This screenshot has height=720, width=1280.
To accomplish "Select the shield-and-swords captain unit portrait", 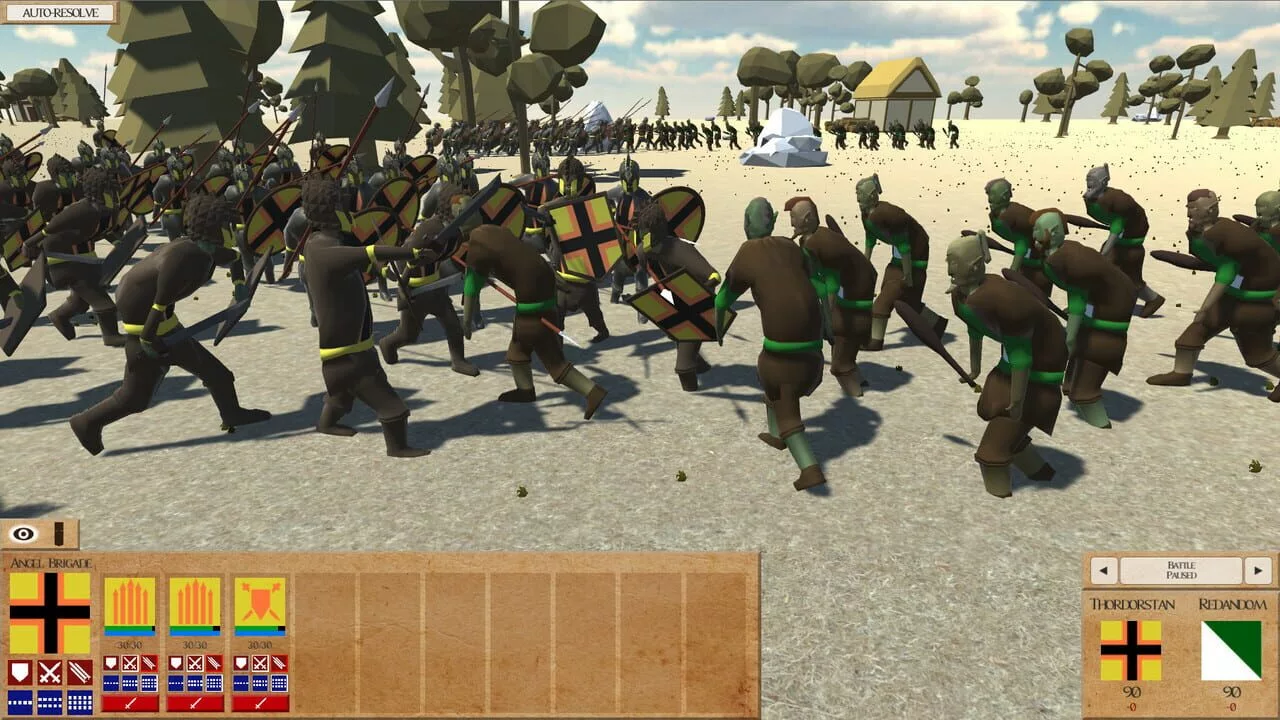I will pyautogui.click(x=260, y=601).
